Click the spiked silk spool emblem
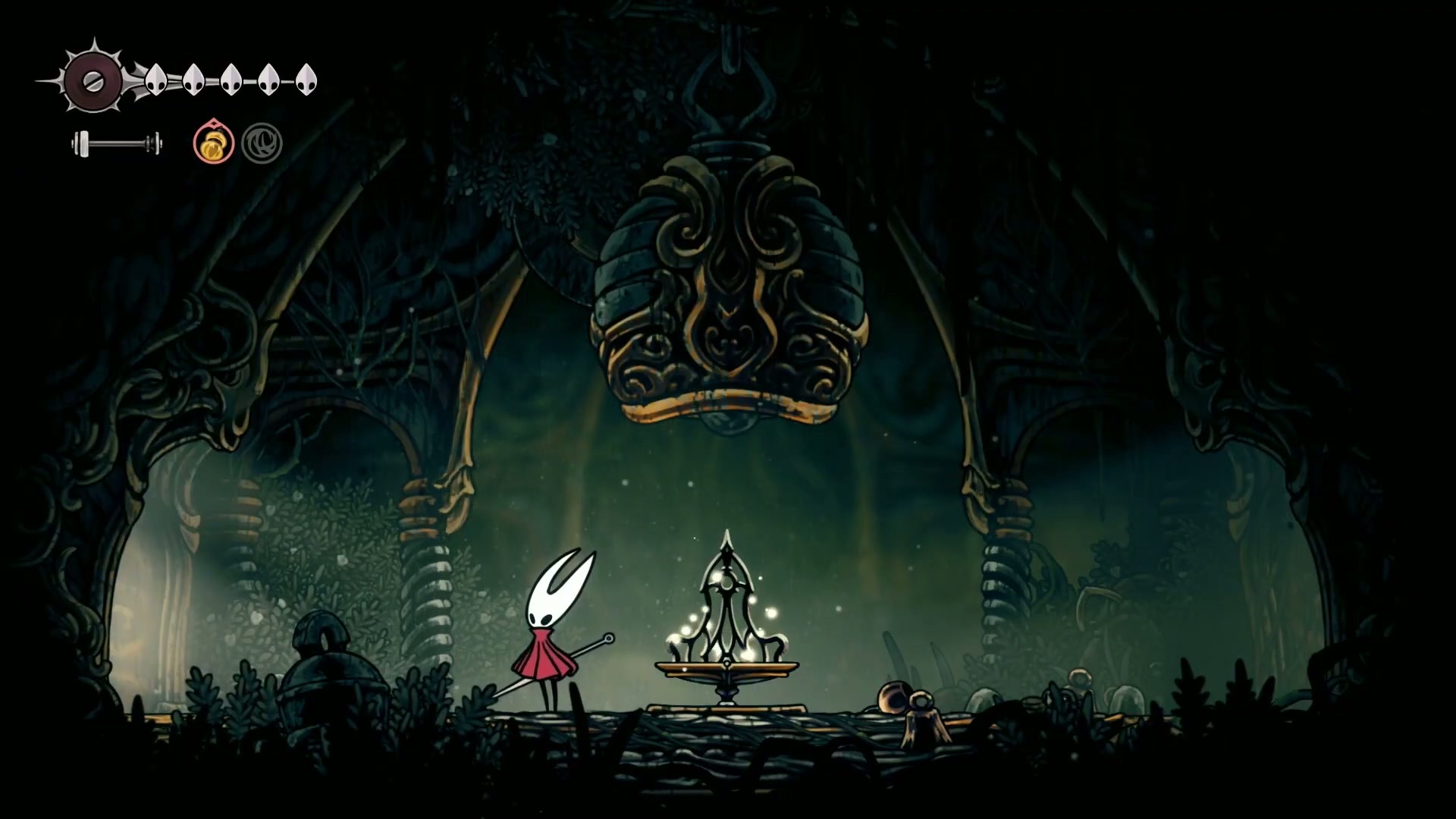1456x819 pixels. [x=92, y=80]
